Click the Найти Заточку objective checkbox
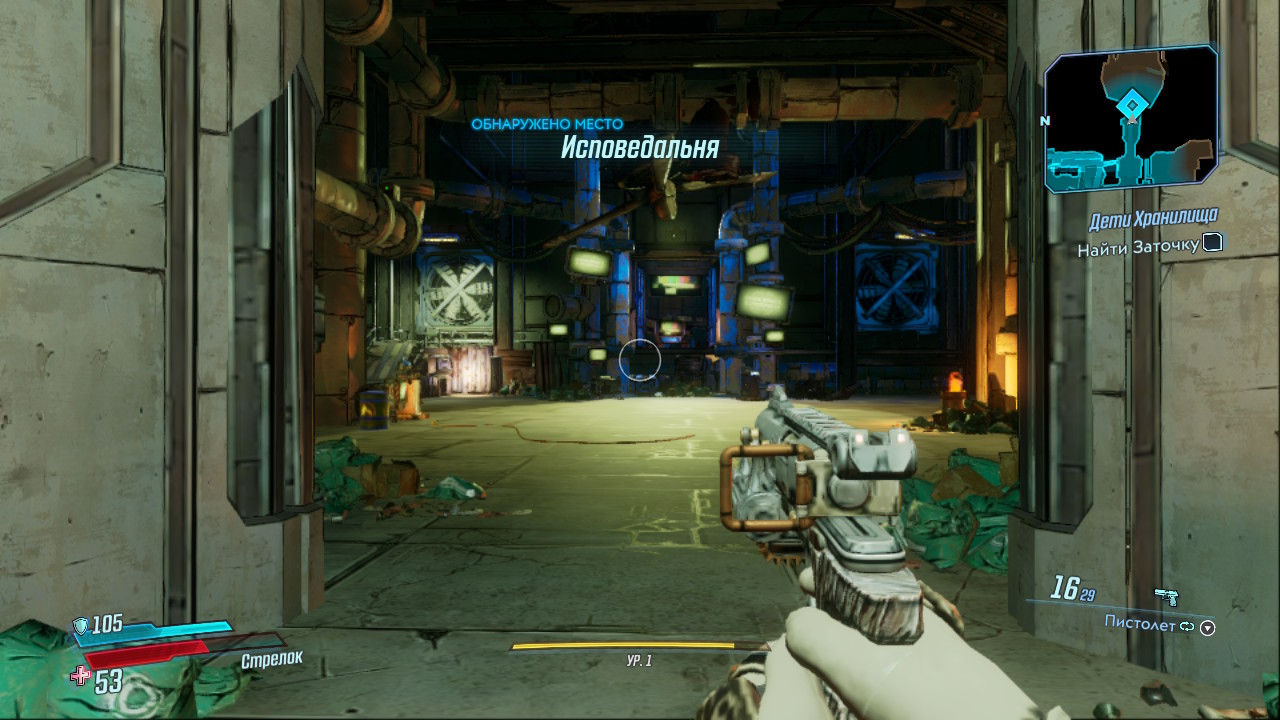The height and width of the screenshot is (720, 1280). click(1212, 242)
